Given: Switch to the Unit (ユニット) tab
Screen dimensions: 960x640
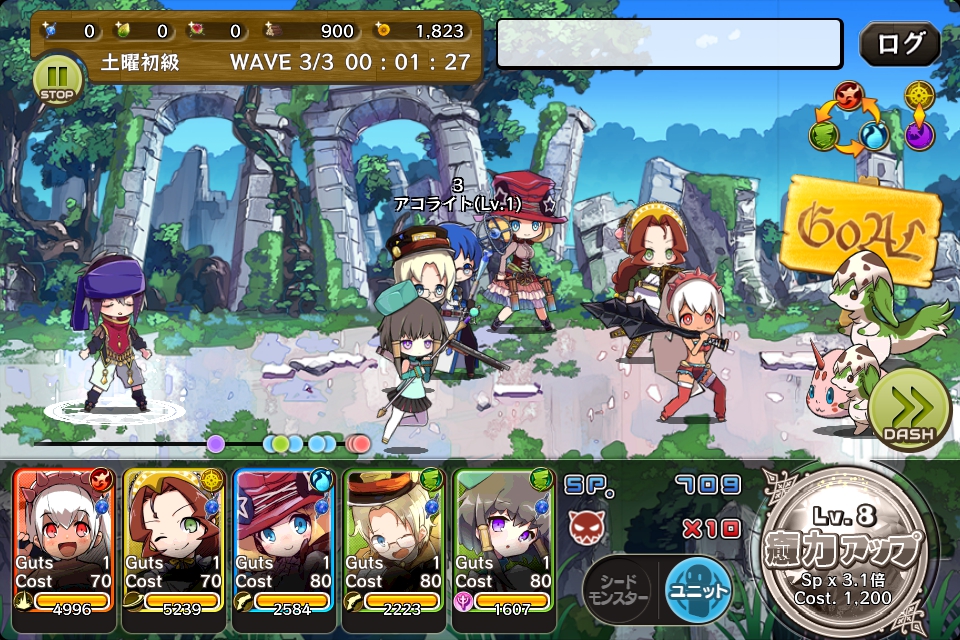Looking at the screenshot, I should pos(697,590).
